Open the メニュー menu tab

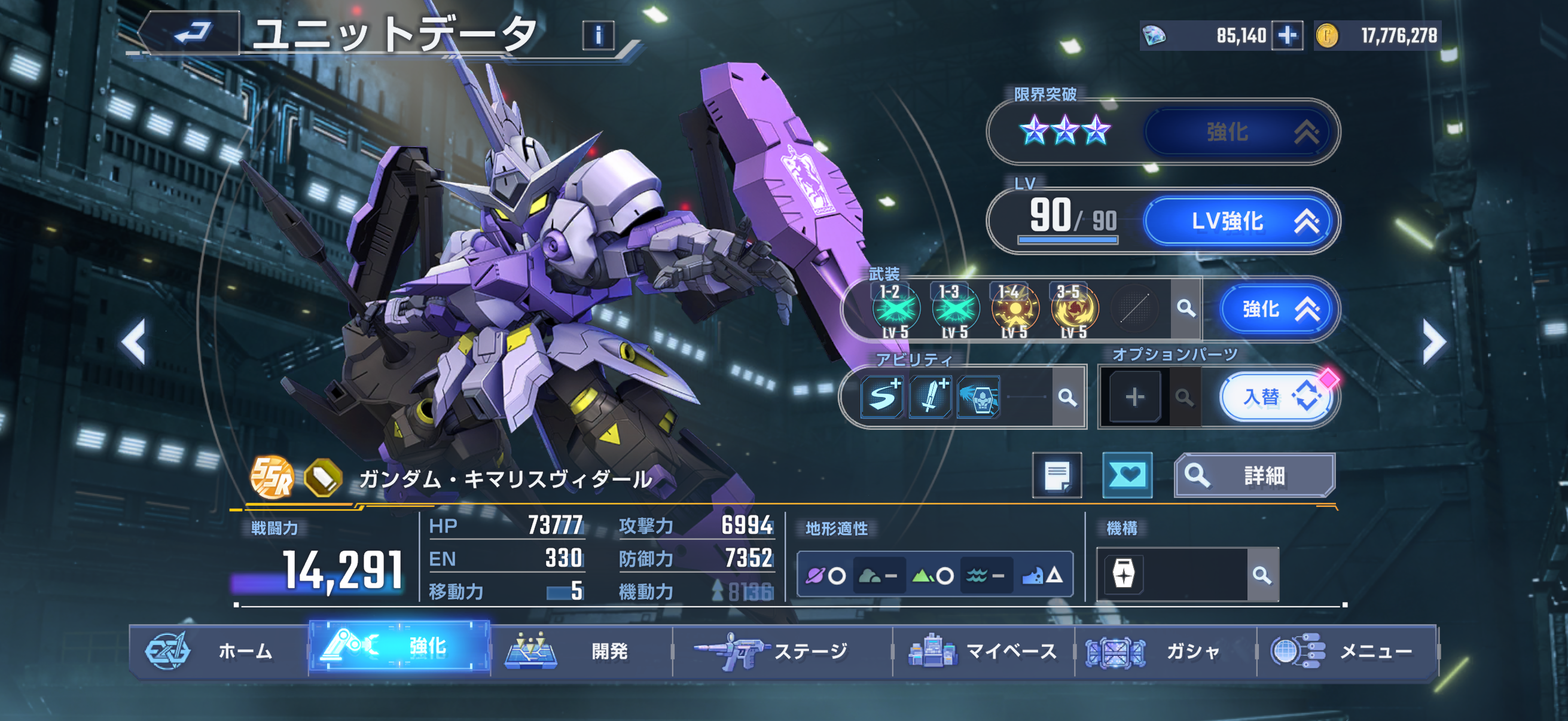1347,651
